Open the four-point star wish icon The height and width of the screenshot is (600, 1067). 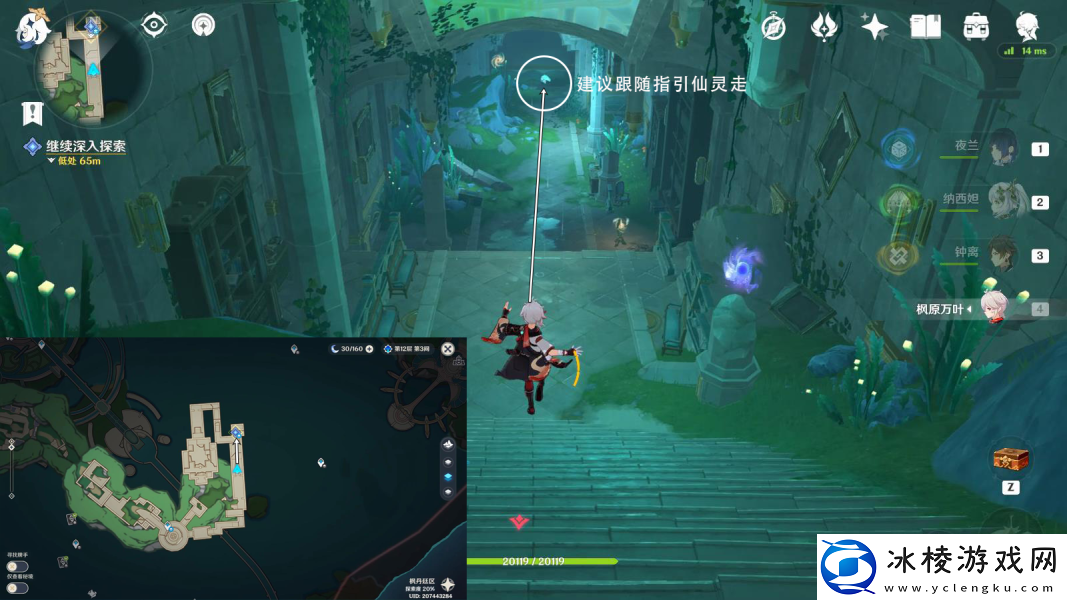coord(875,27)
